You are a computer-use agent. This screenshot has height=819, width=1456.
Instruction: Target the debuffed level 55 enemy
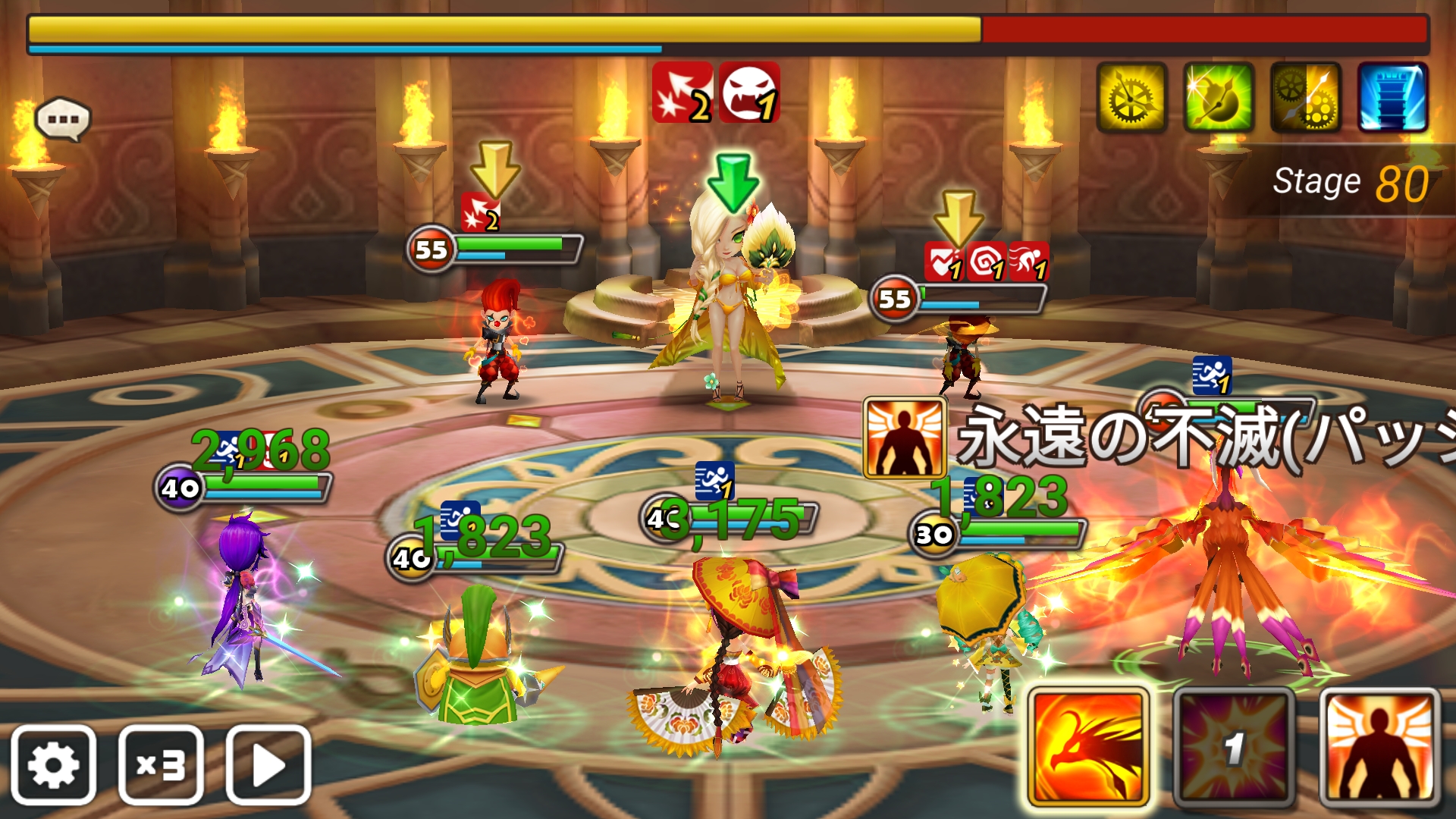(x=962, y=356)
